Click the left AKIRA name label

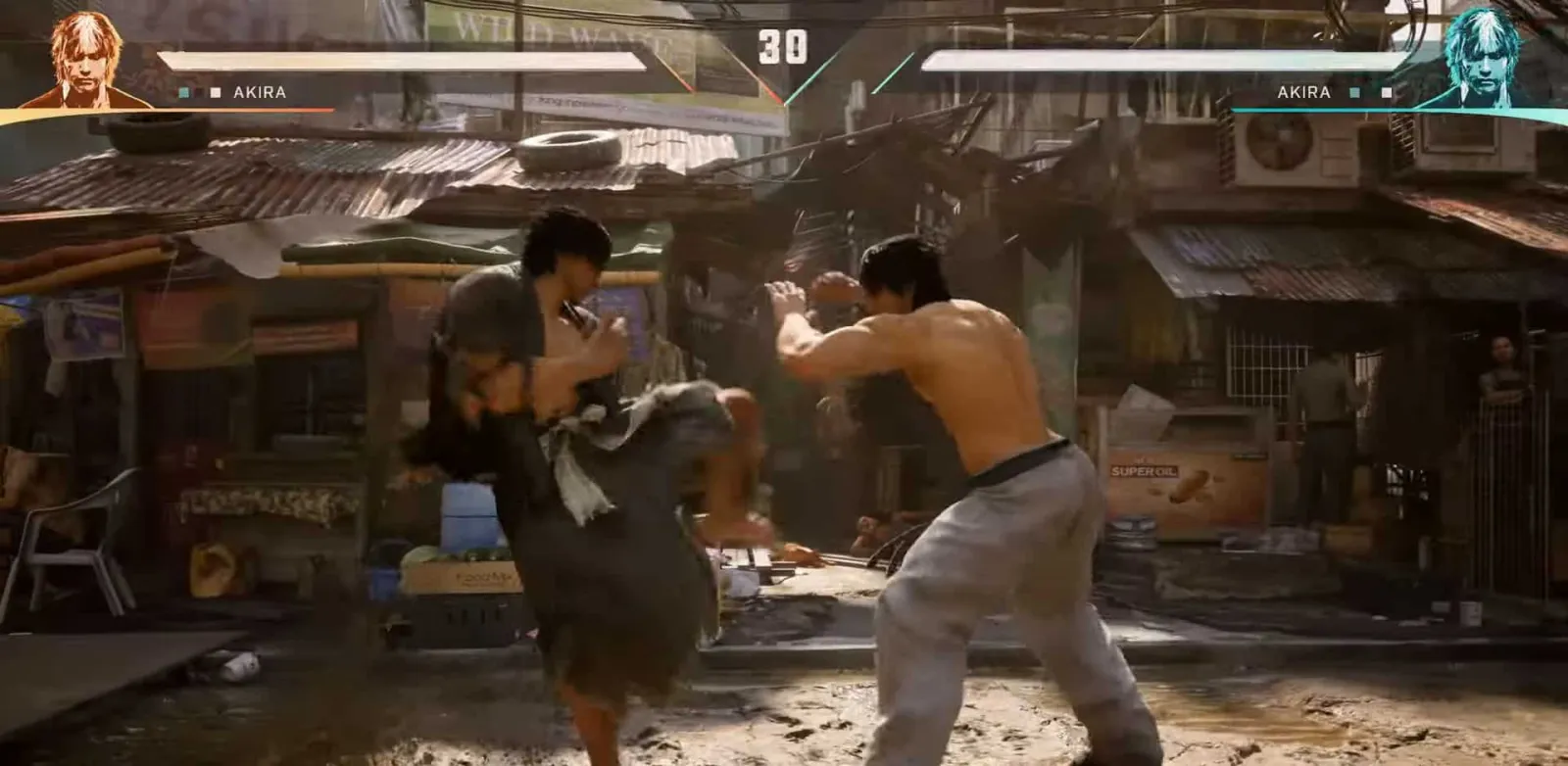[x=258, y=92]
